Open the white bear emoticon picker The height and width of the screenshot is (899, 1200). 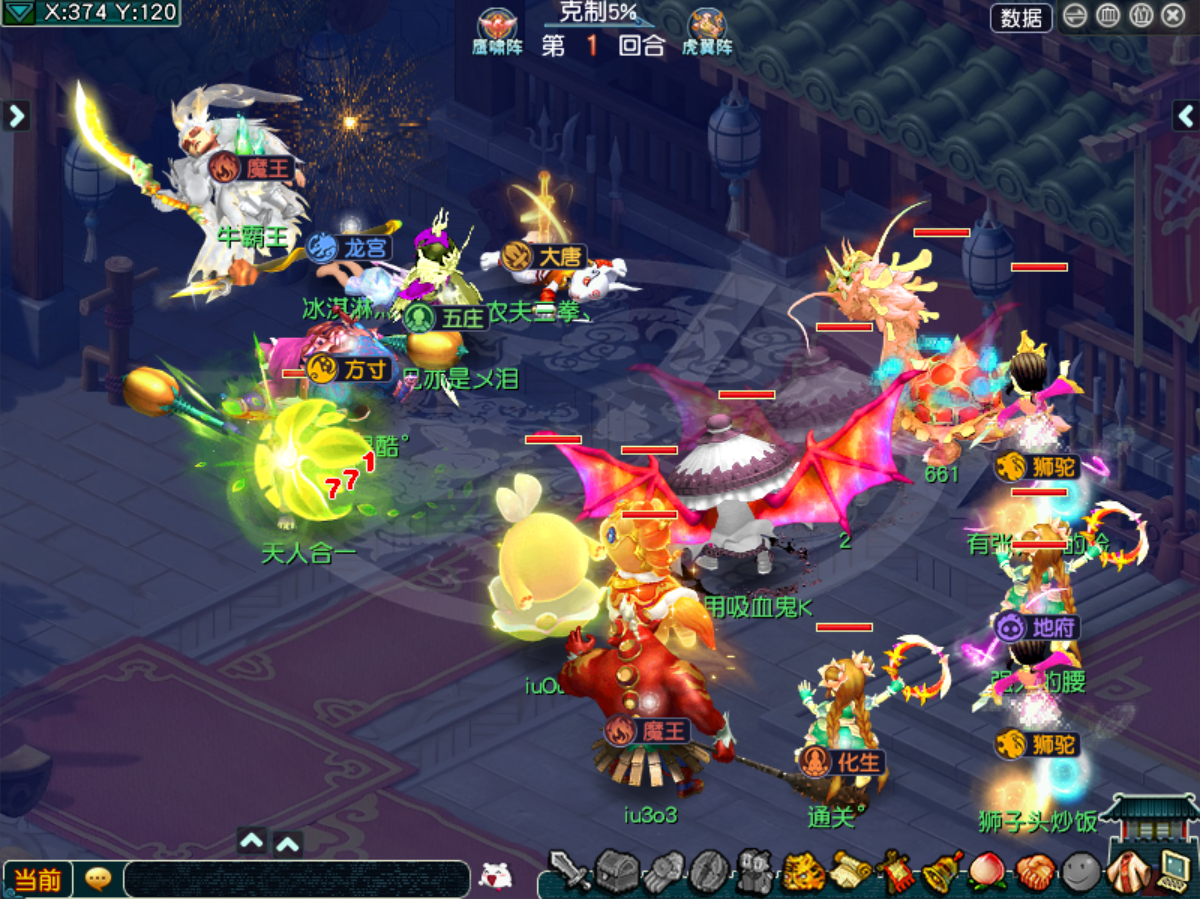(x=495, y=876)
